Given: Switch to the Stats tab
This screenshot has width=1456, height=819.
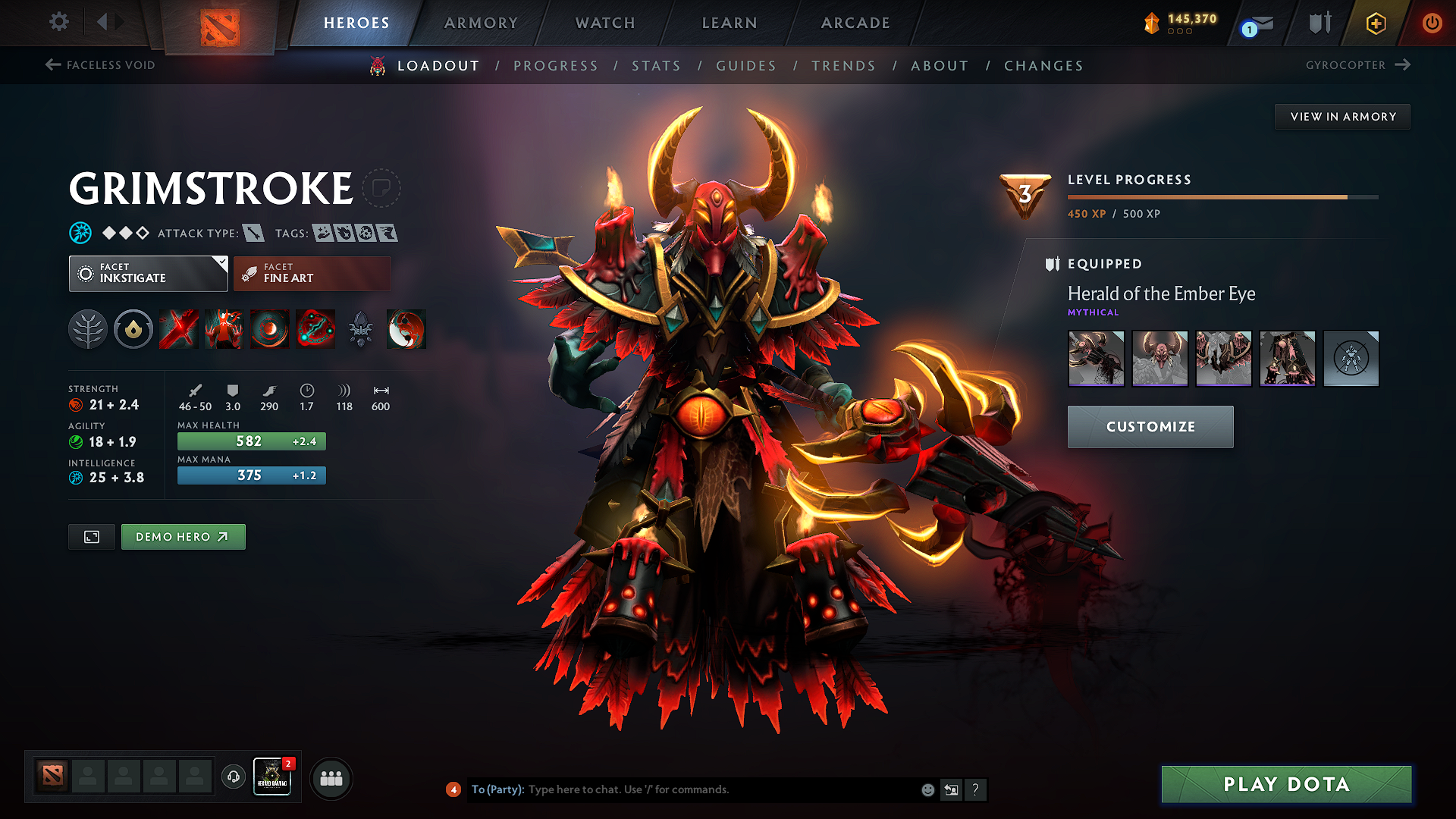Looking at the screenshot, I should [x=656, y=66].
